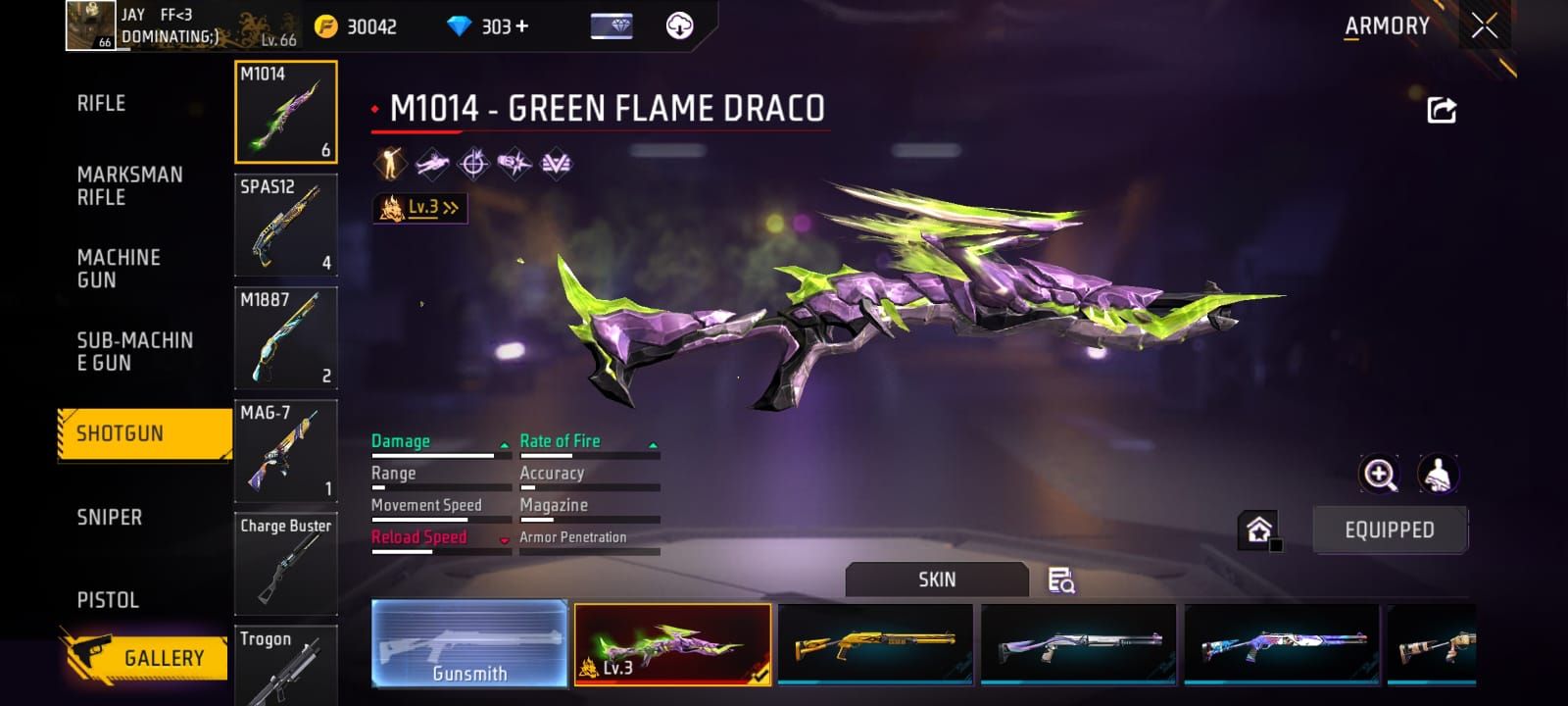The height and width of the screenshot is (706, 1568).
Task: Open the weapon Gallery
Action: click(x=145, y=657)
